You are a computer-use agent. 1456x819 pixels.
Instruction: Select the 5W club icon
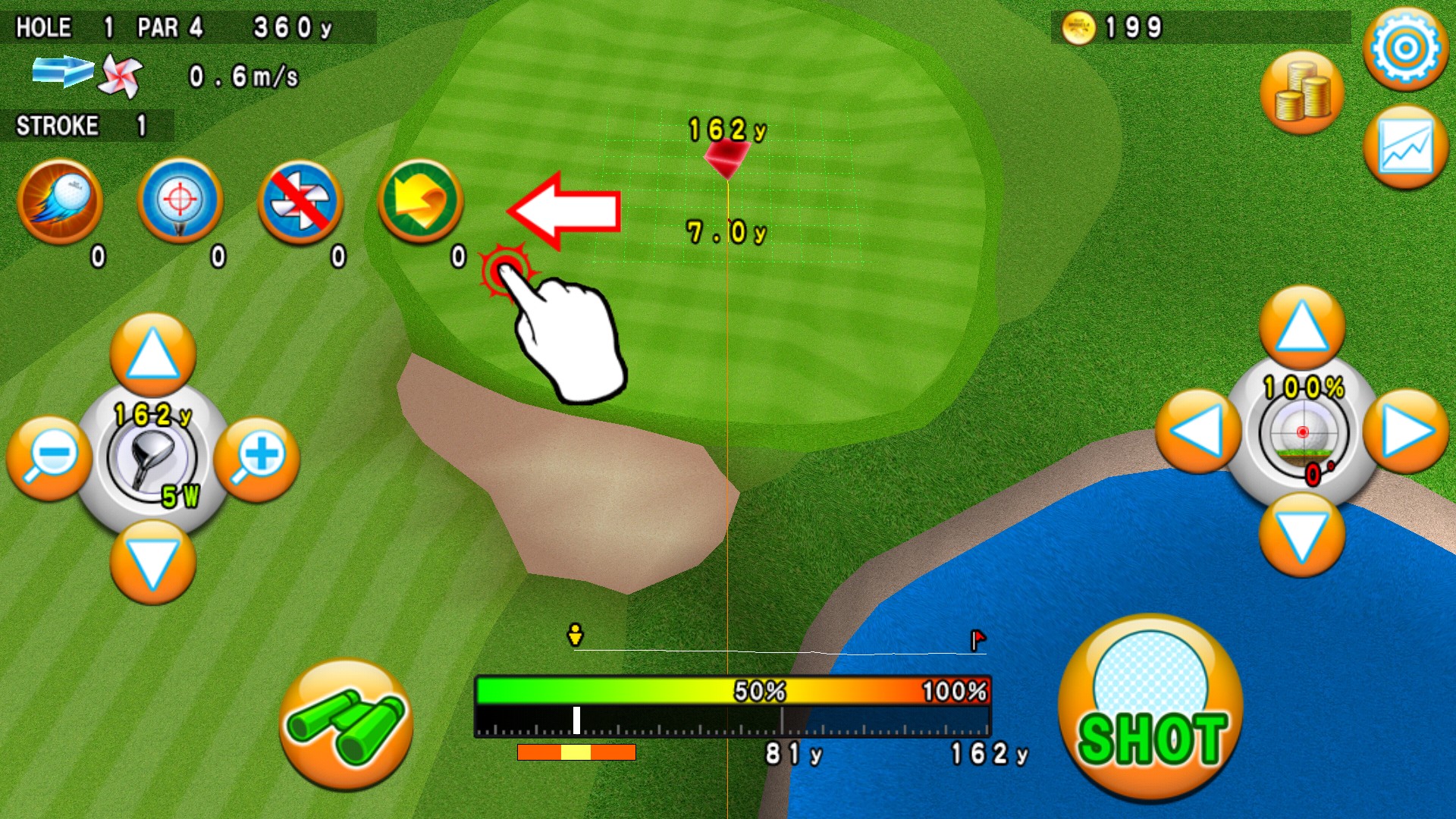pyautogui.click(x=152, y=459)
